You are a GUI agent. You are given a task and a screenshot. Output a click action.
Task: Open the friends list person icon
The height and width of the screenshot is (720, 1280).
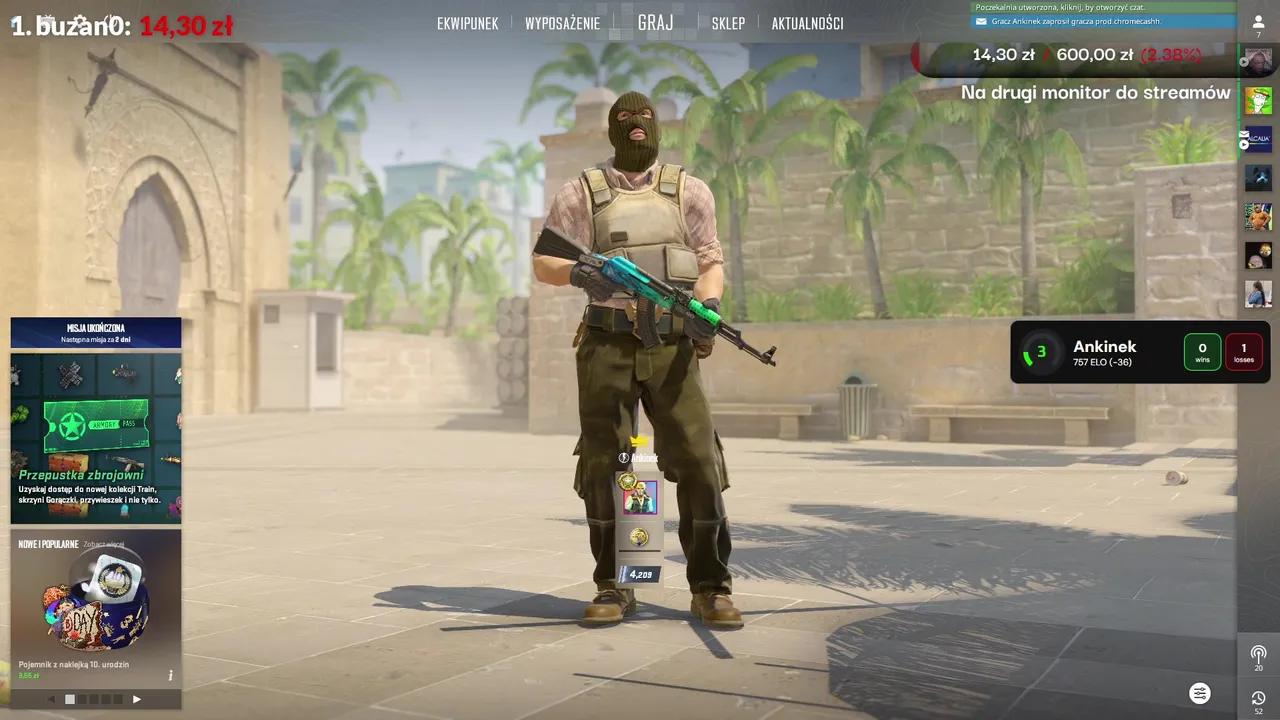tap(1258, 22)
